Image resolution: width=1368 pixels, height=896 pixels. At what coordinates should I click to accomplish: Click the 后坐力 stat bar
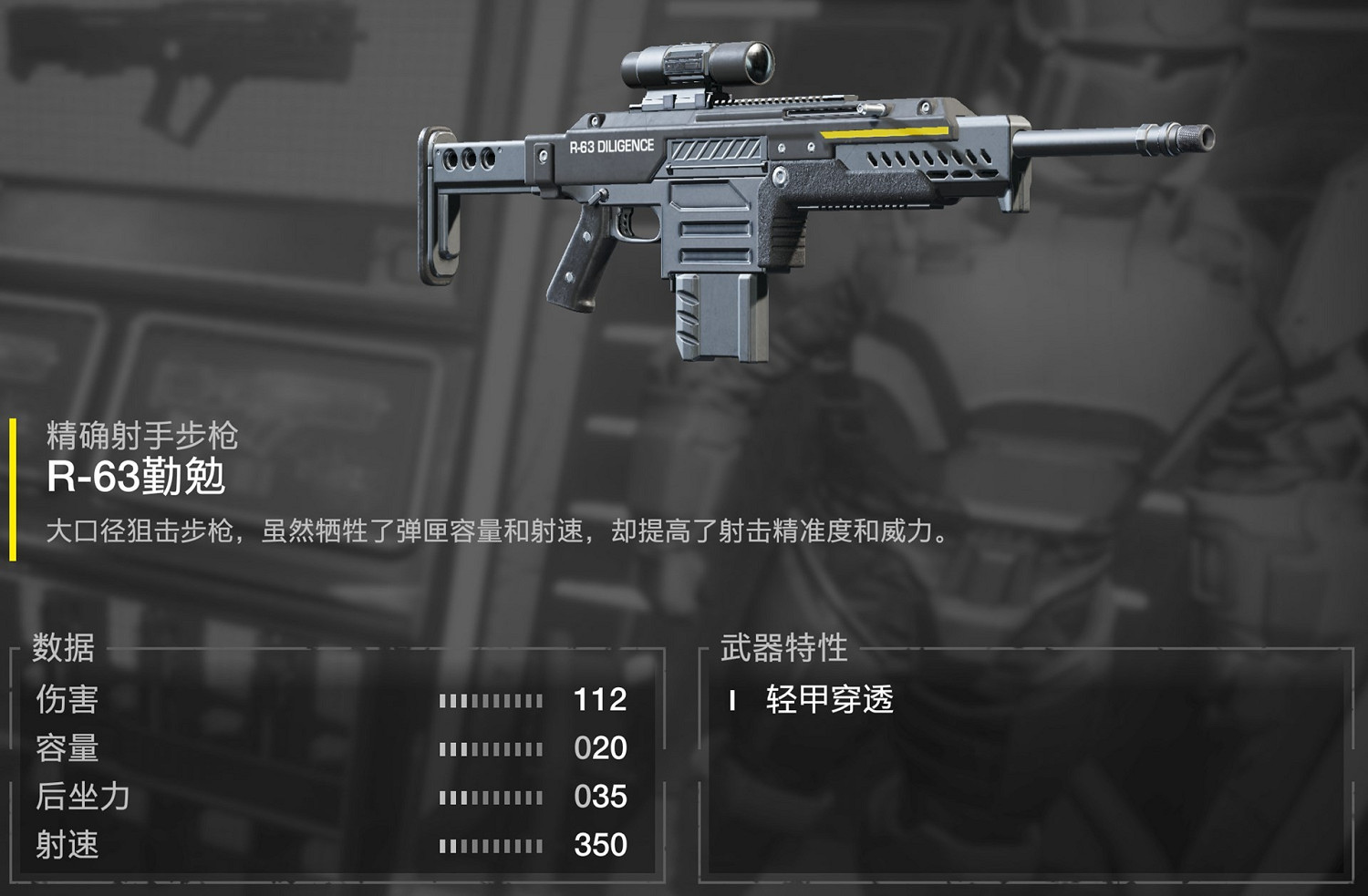(490, 796)
